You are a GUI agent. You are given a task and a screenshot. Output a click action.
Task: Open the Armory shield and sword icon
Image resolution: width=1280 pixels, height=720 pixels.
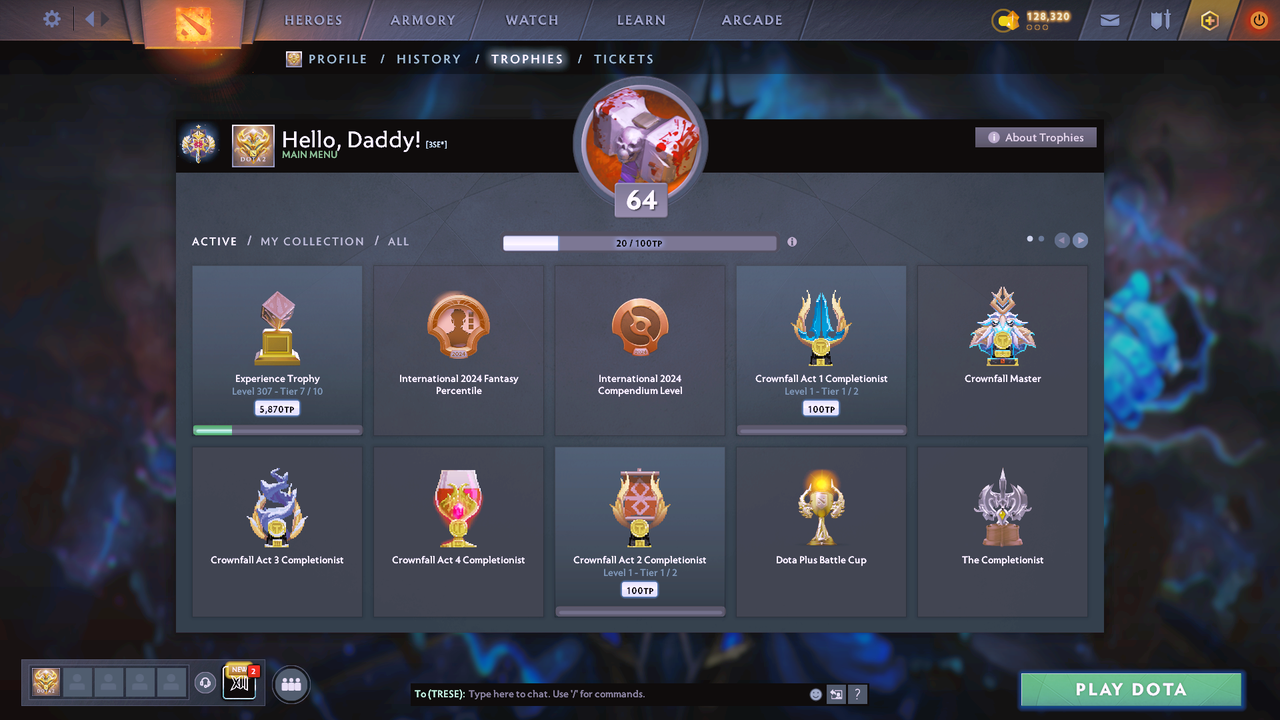[1159, 19]
